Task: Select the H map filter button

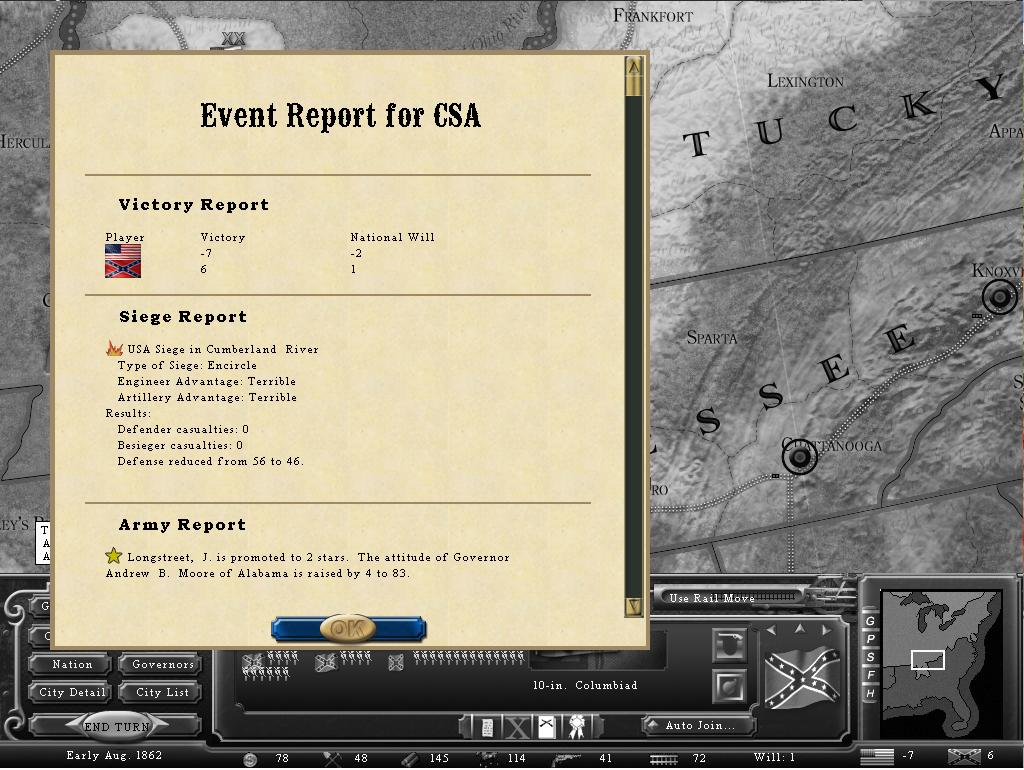Action: click(870, 693)
